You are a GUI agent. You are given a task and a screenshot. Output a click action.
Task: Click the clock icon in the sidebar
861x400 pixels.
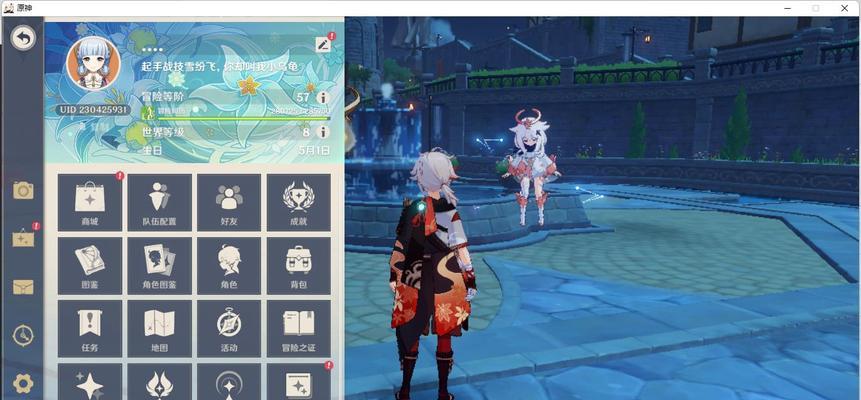point(23,335)
